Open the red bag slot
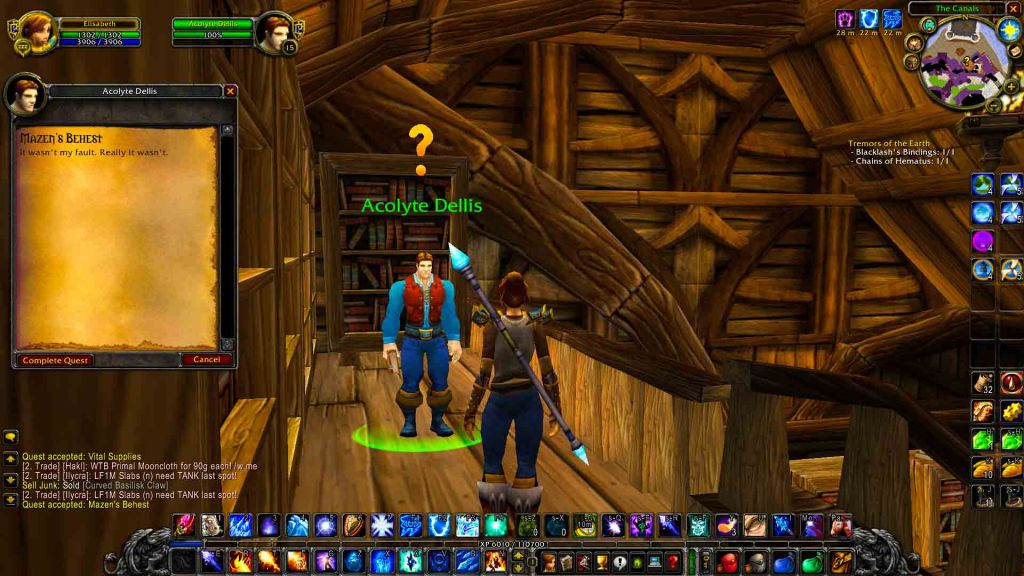Screen dimensions: 1024x576 coord(727,562)
